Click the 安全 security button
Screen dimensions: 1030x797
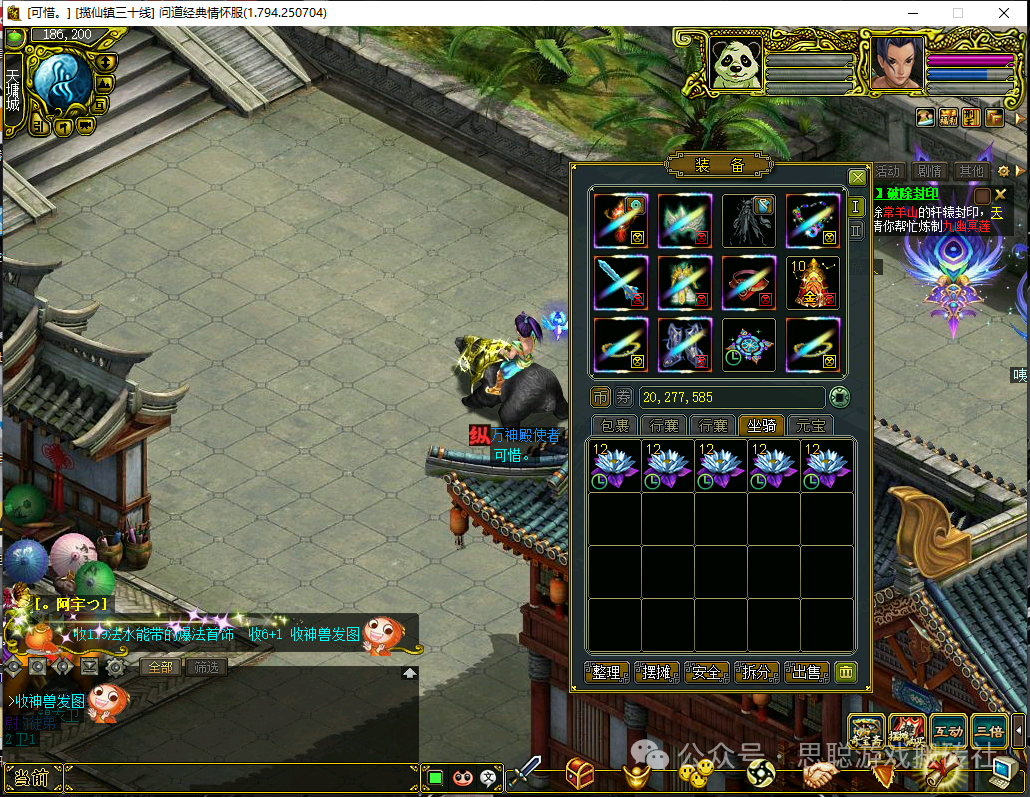(707, 672)
